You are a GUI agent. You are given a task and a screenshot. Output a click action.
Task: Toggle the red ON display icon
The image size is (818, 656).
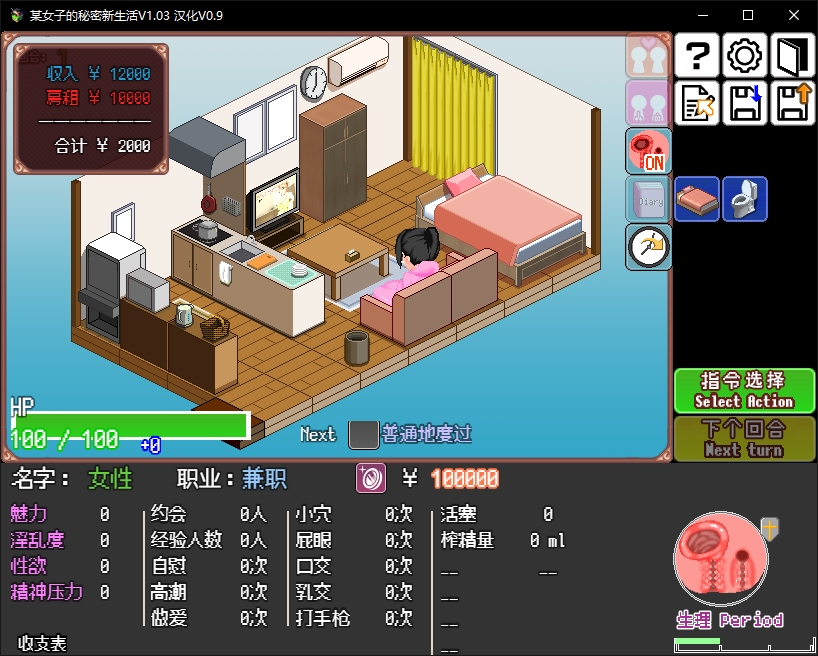[648, 151]
